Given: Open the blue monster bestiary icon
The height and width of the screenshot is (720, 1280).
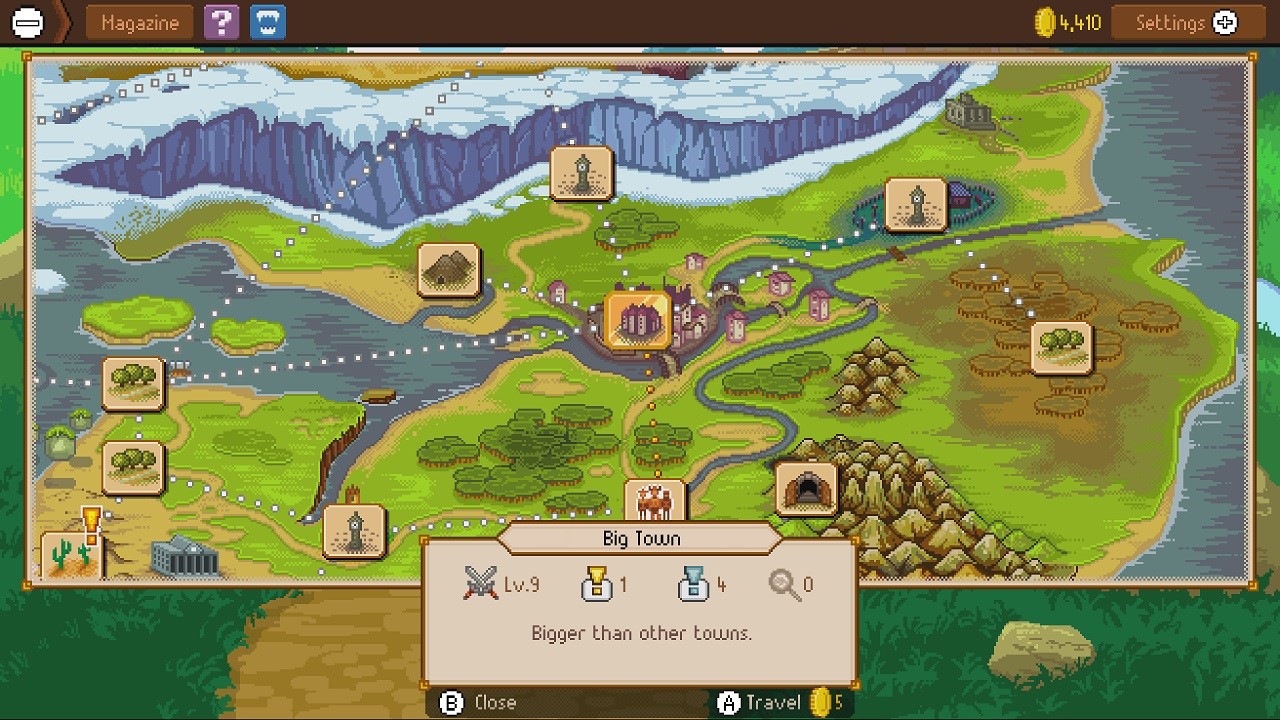Looking at the screenshot, I should (x=267, y=23).
